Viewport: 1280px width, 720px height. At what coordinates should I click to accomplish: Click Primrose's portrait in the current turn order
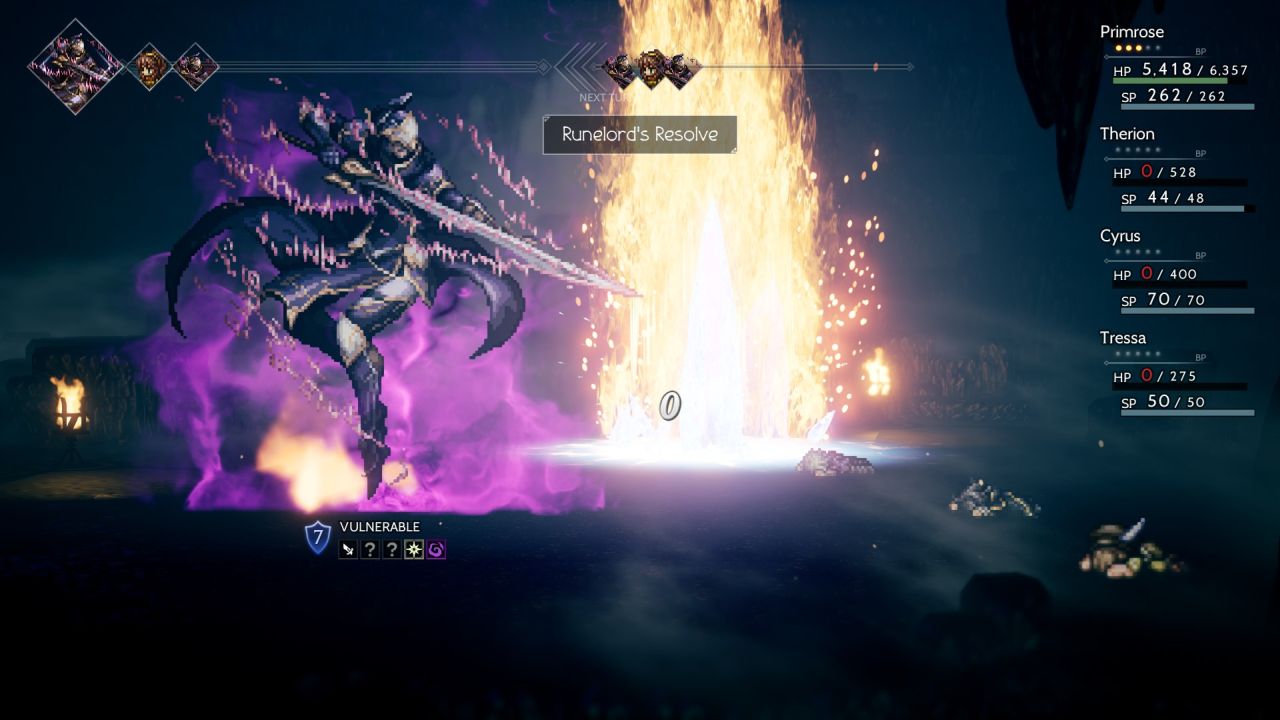[x=149, y=67]
